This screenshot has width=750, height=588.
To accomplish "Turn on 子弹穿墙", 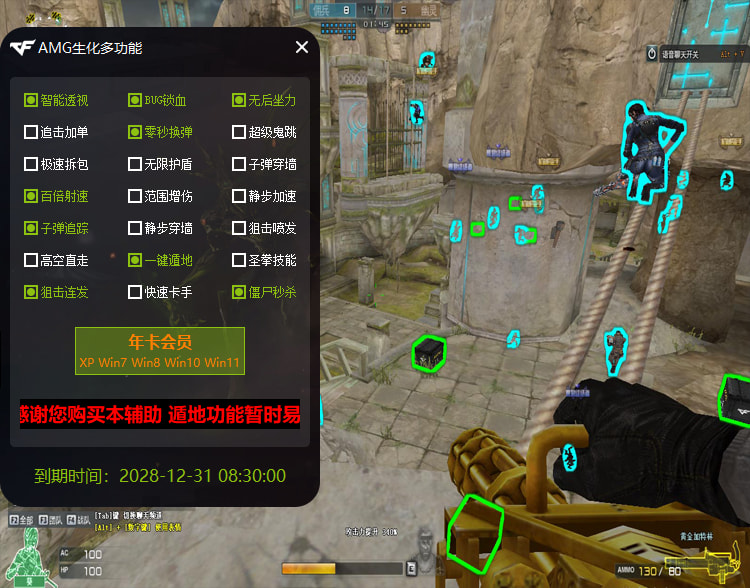I will point(239,164).
